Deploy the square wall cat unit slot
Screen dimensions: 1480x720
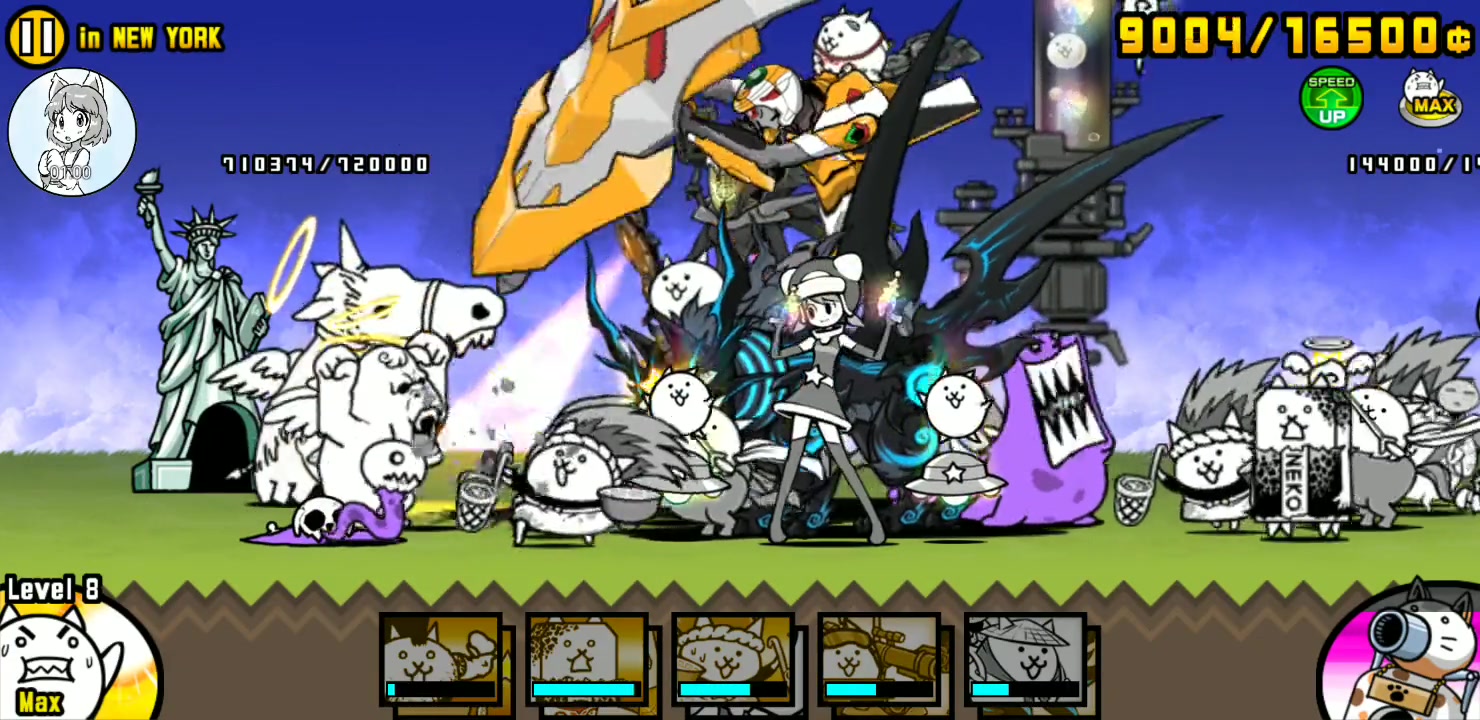click(x=587, y=658)
